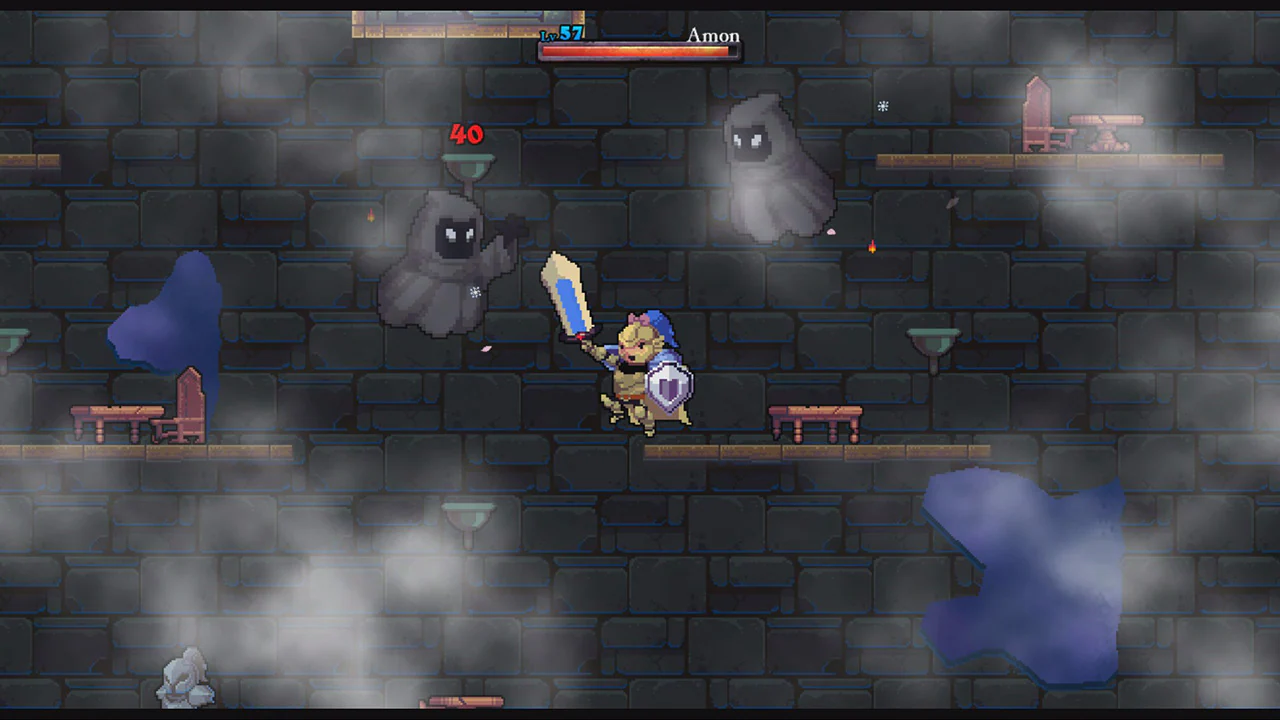This screenshot has width=1280, height=720.
Task: Click the snowflake particle near the top right
Action: pyautogui.click(x=883, y=106)
